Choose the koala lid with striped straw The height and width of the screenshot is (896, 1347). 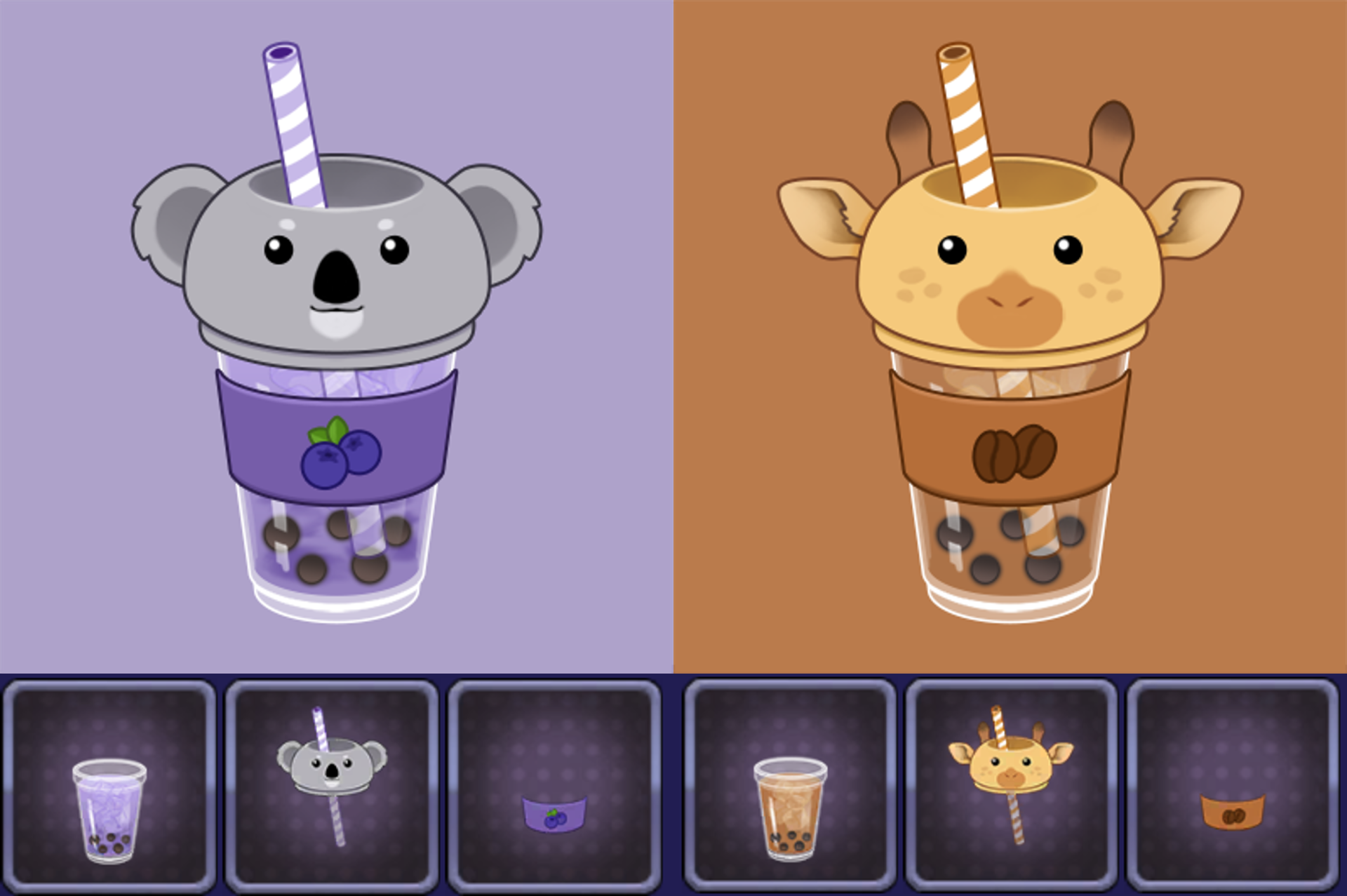[332, 784]
